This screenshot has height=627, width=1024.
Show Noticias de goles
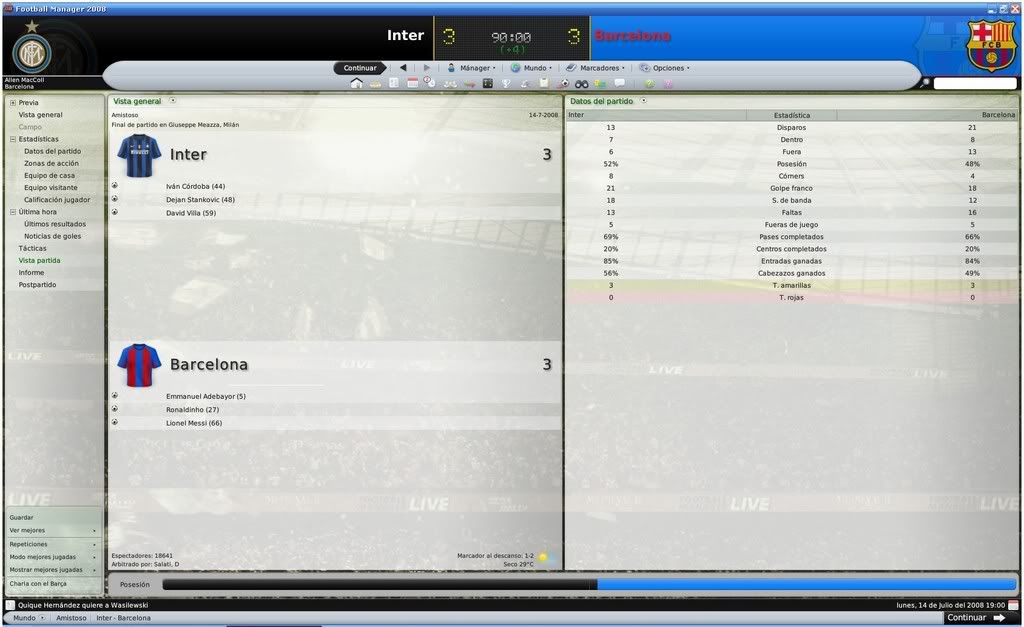coord(52,236)
